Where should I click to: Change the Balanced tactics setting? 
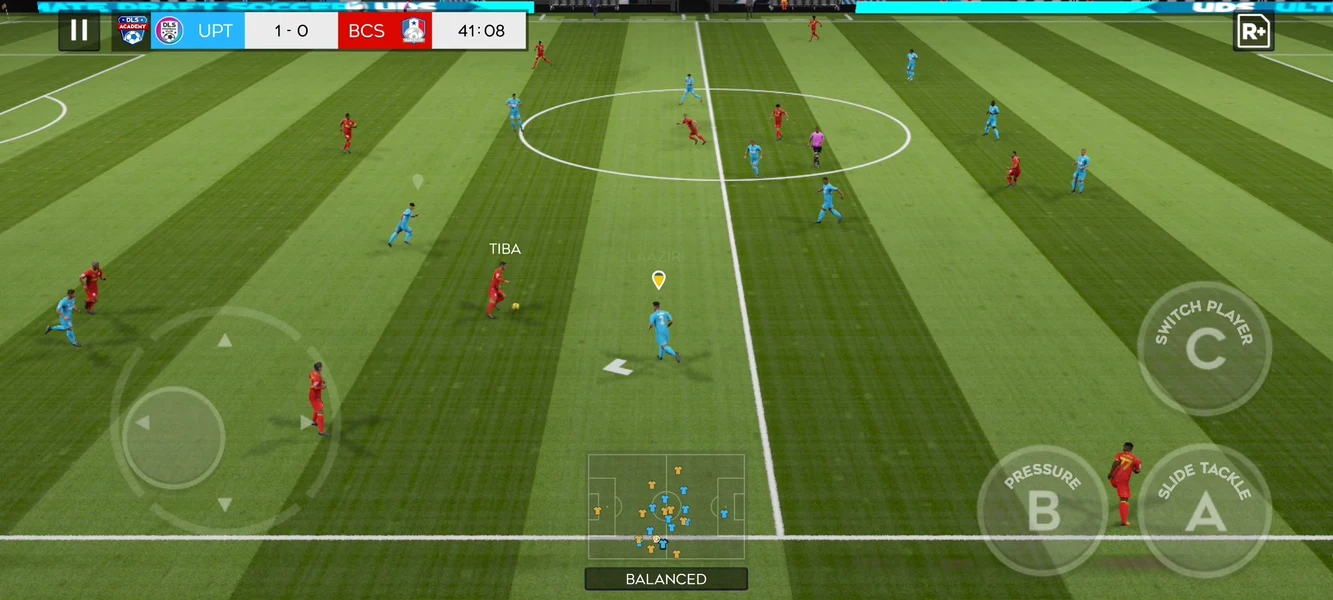(666, 579)
